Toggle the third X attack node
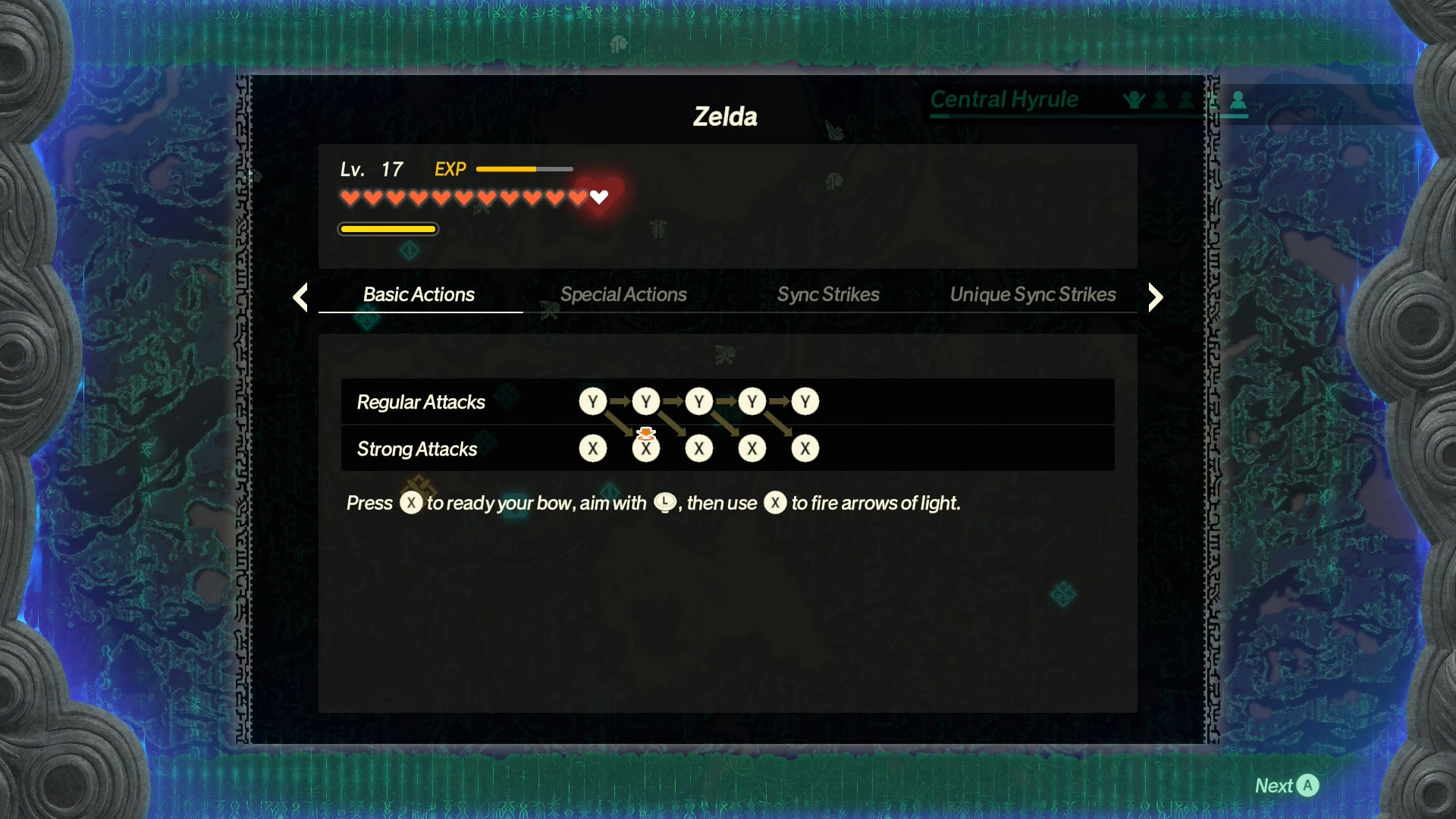Viewport: 1456px width, 819px height. click(x=699, y=448)
